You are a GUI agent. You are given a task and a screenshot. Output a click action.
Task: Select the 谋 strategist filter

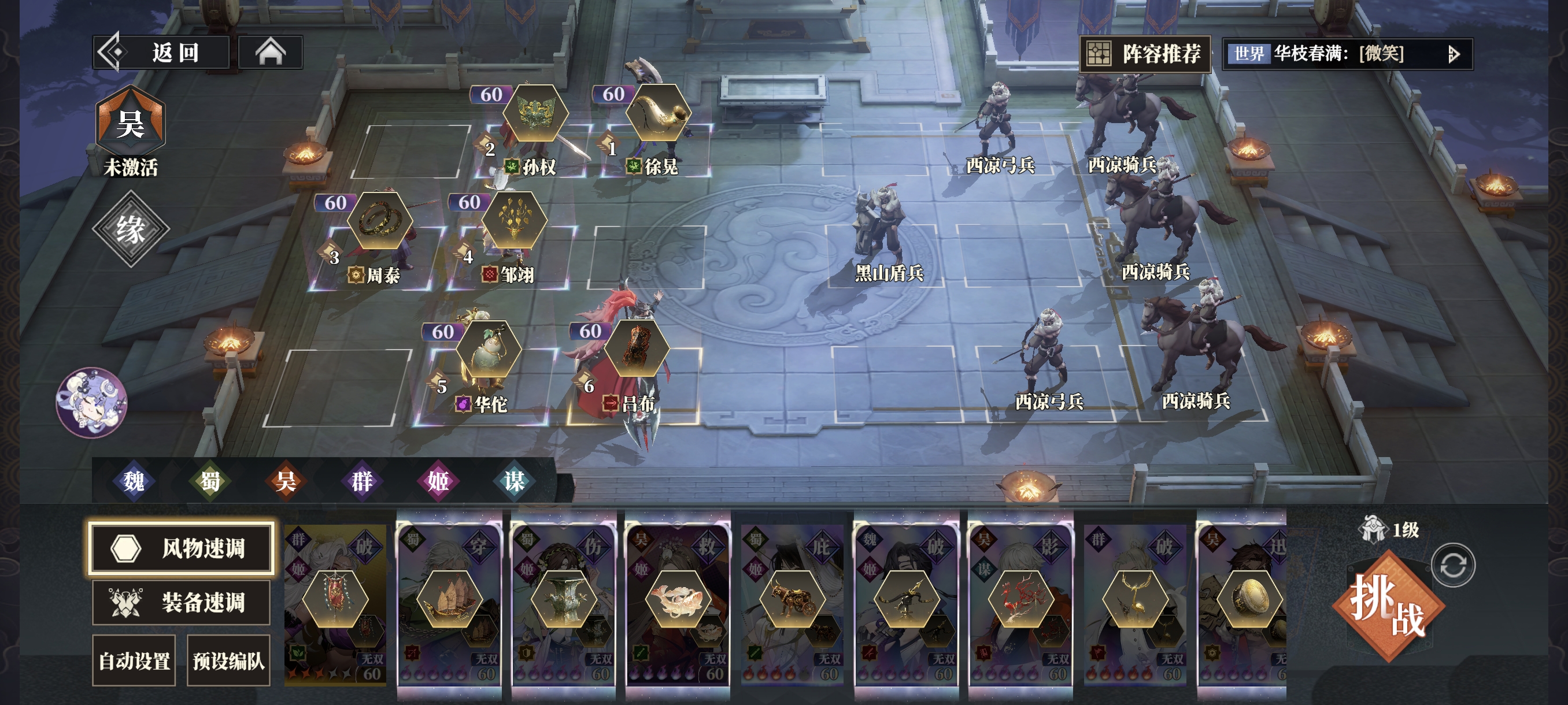tap(515, 481)
